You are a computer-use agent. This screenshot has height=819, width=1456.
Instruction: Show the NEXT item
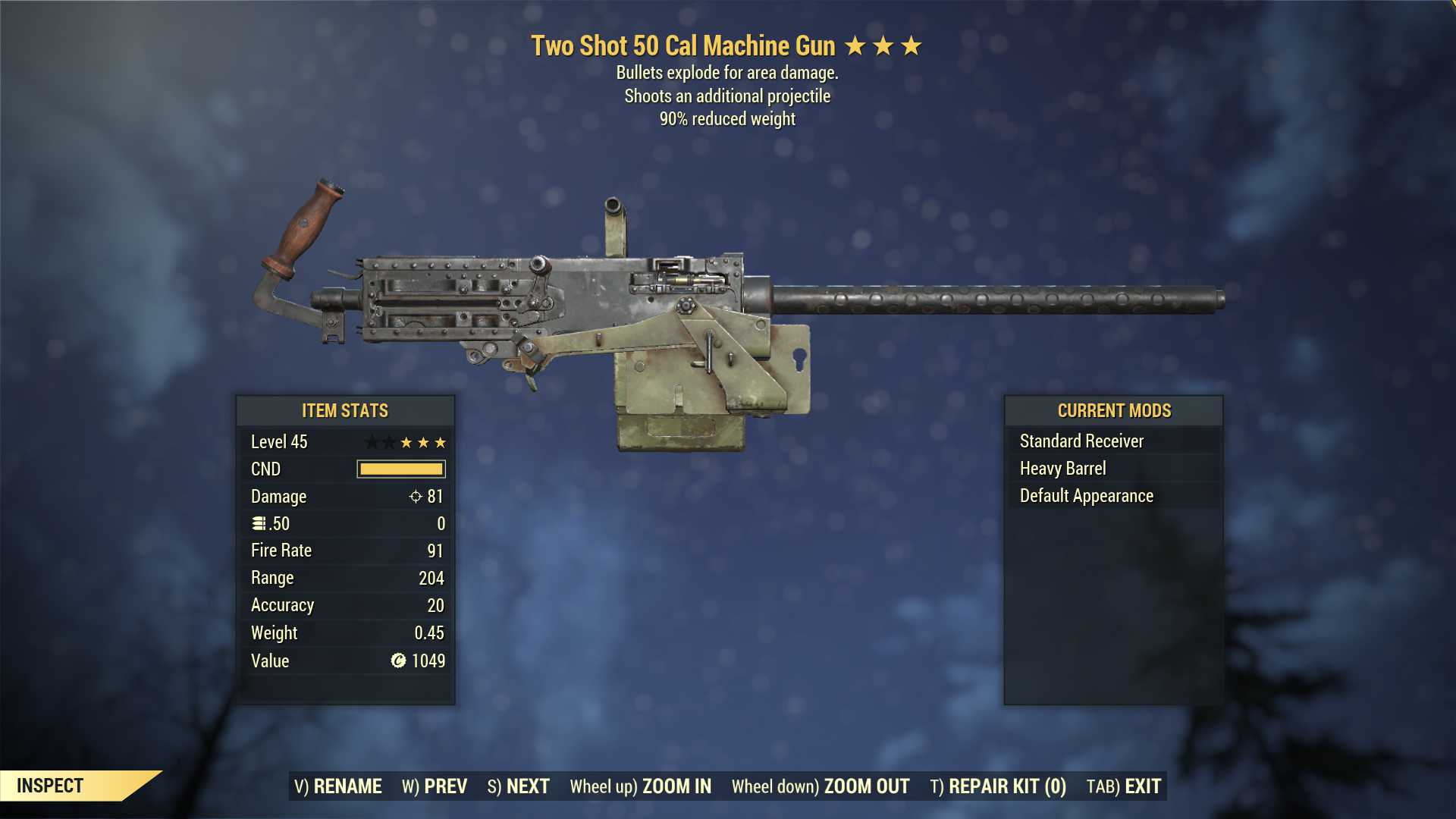click(x=519, y=786)
